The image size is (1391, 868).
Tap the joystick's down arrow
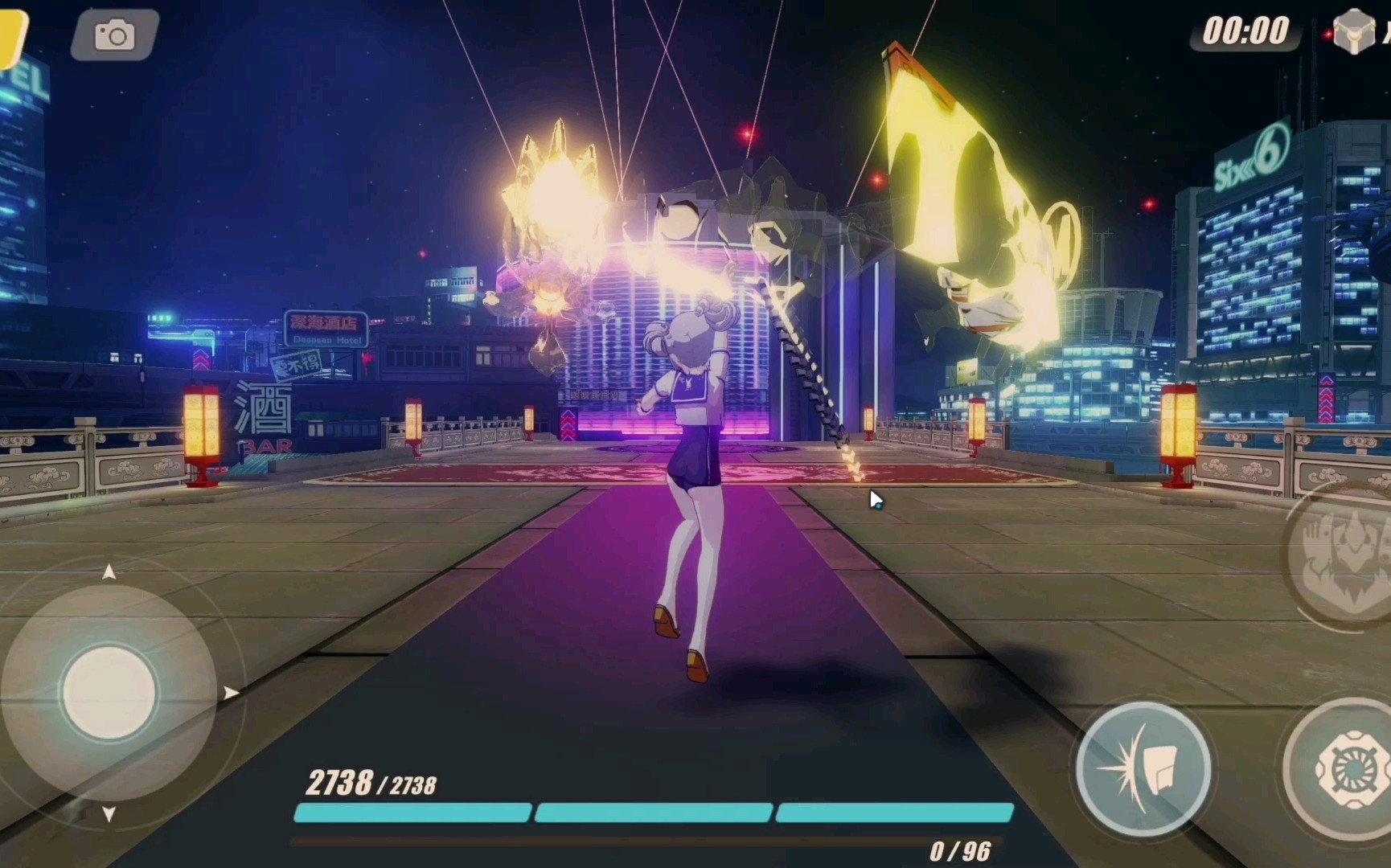pyautogui.click(x=109, y=814)
